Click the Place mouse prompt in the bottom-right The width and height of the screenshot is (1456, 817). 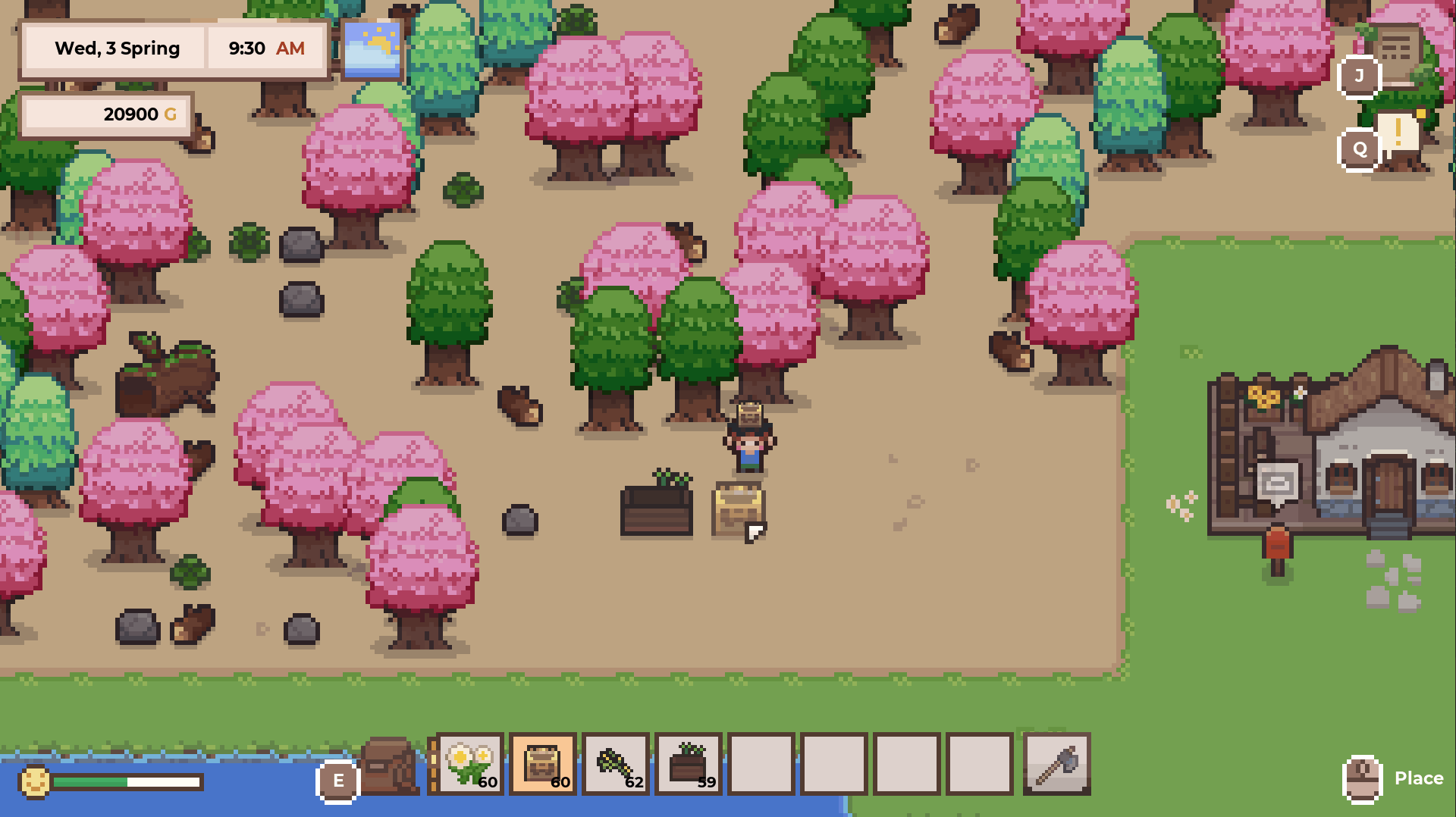(x=1395, y=778)
